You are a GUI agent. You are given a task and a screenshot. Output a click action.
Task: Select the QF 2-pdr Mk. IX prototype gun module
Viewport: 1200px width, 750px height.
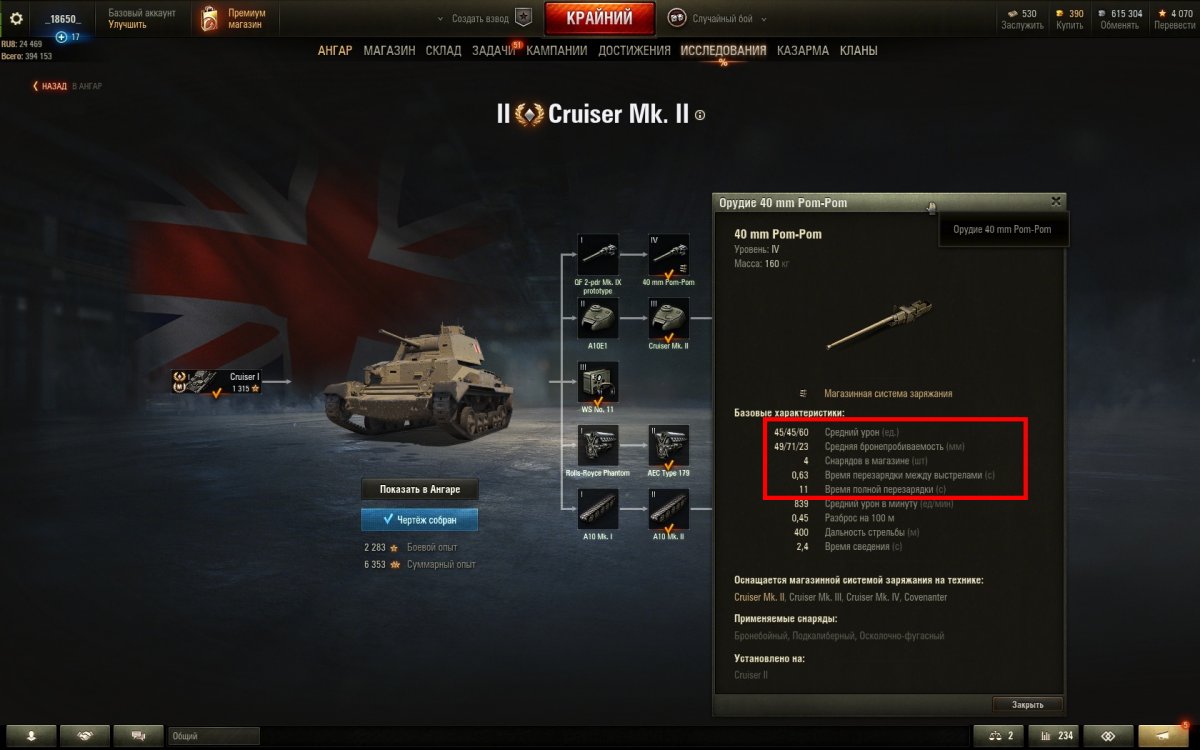click(598, 254)
